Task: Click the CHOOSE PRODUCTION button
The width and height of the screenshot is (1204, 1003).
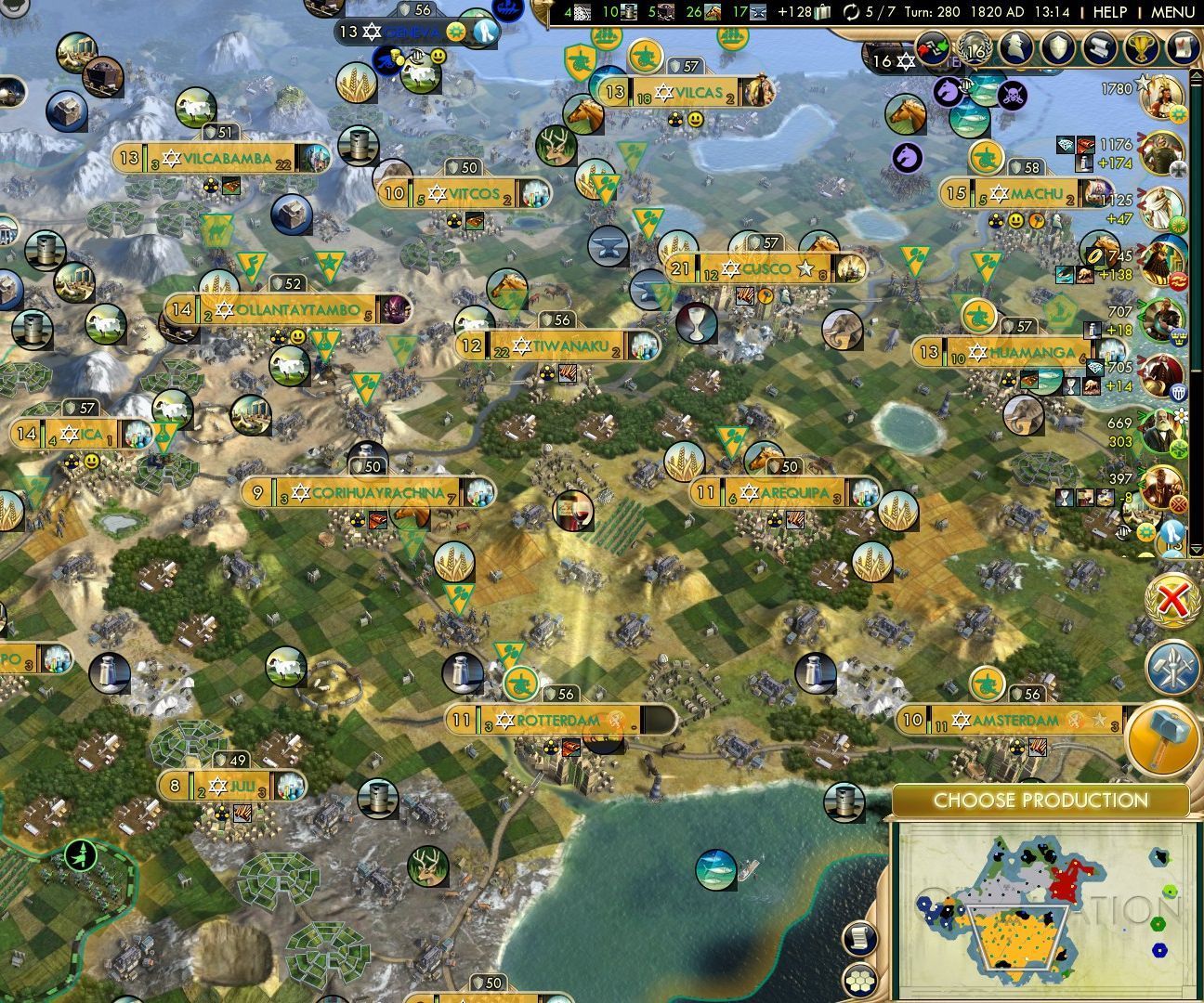Action: [x=1040, y=801]
